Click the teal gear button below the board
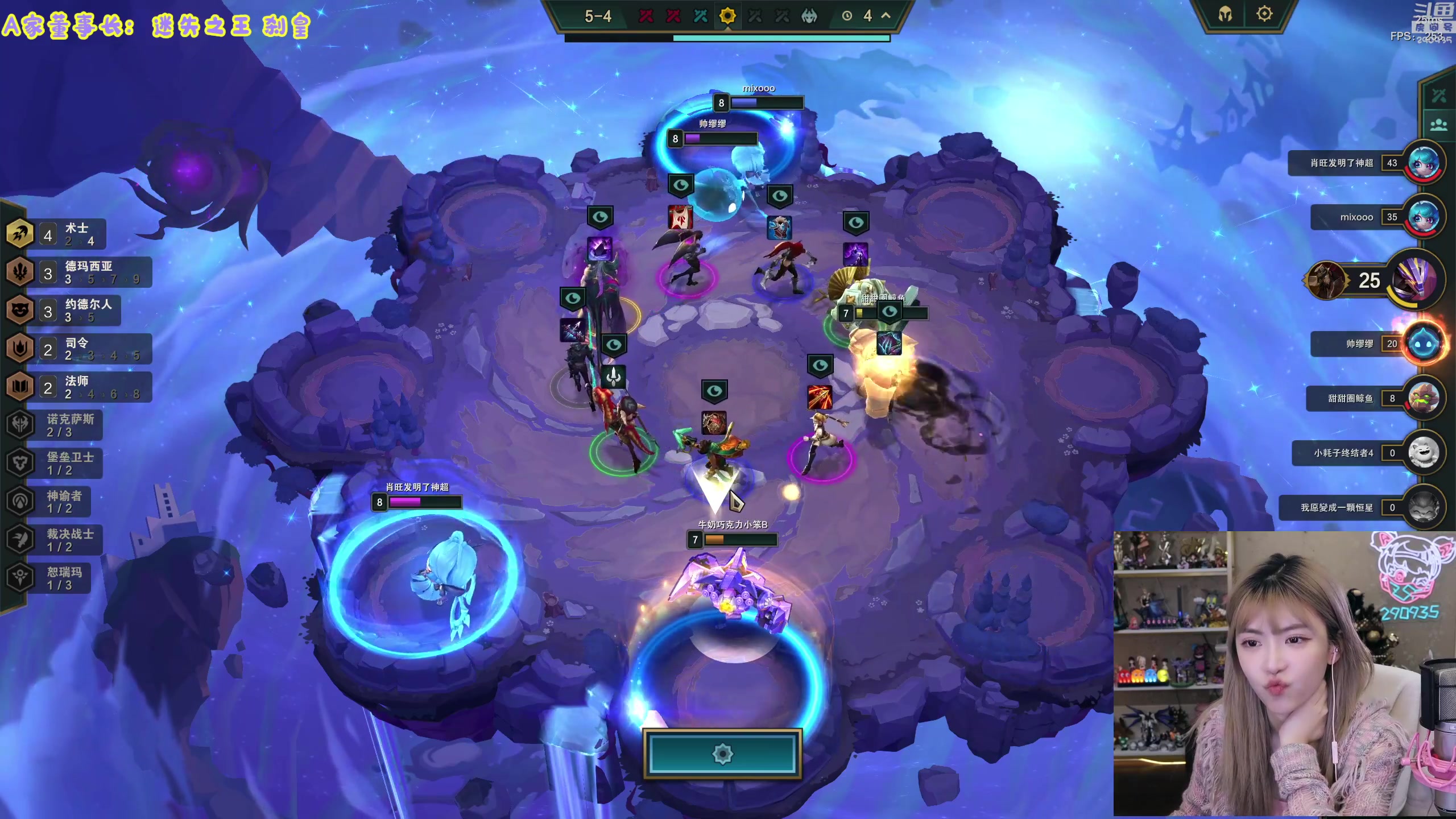 pyautogui.click(x=722, y=754)
